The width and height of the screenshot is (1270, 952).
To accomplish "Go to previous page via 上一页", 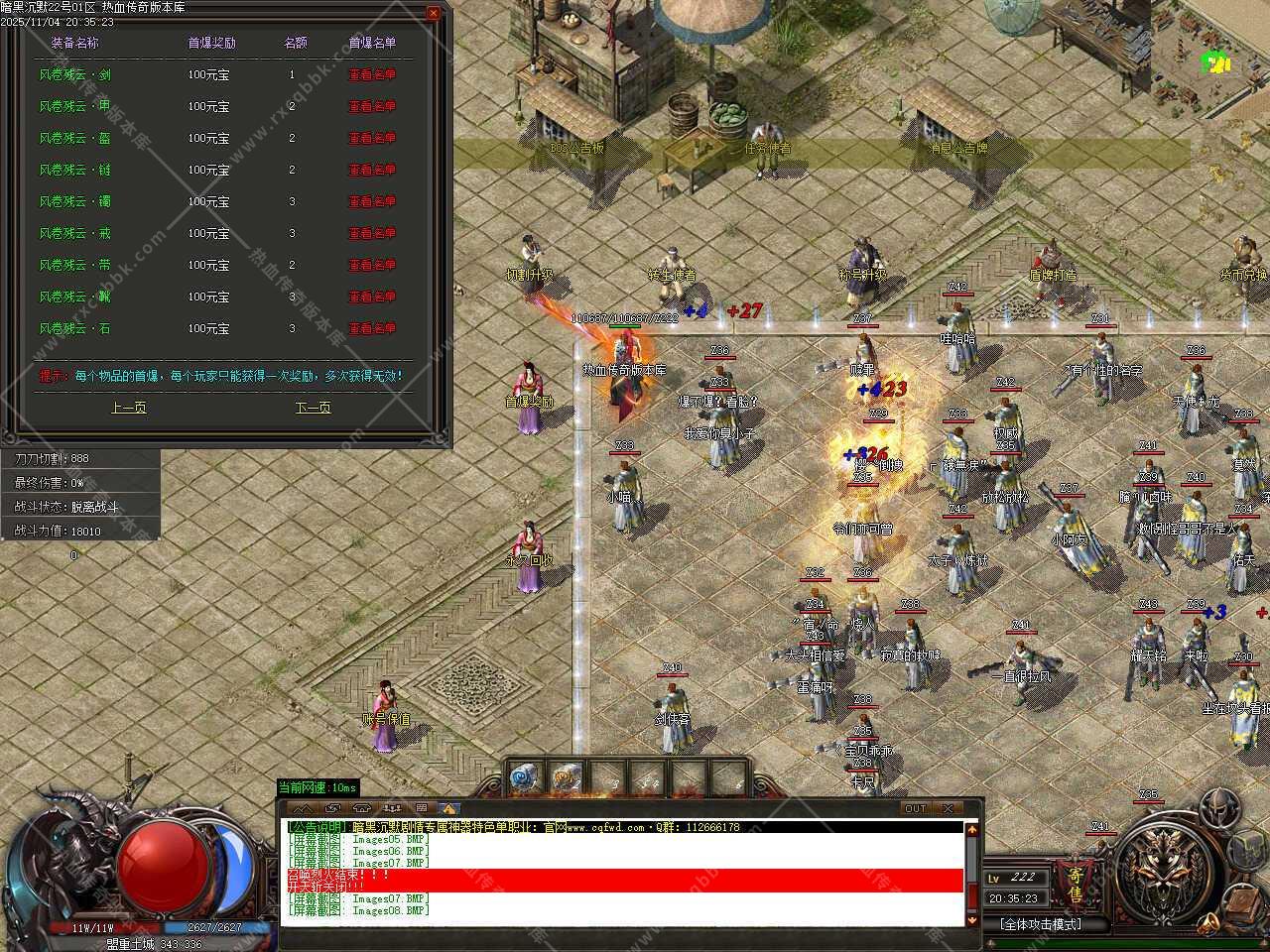I will point(128,408).
